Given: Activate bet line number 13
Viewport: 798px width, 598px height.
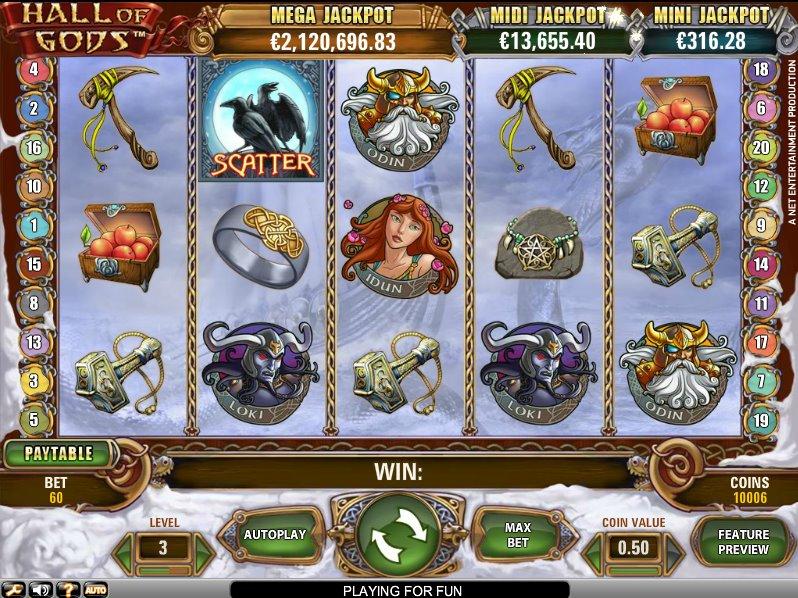Looking at the screenshot, I should pyautogui.click(x=34, y=343).
